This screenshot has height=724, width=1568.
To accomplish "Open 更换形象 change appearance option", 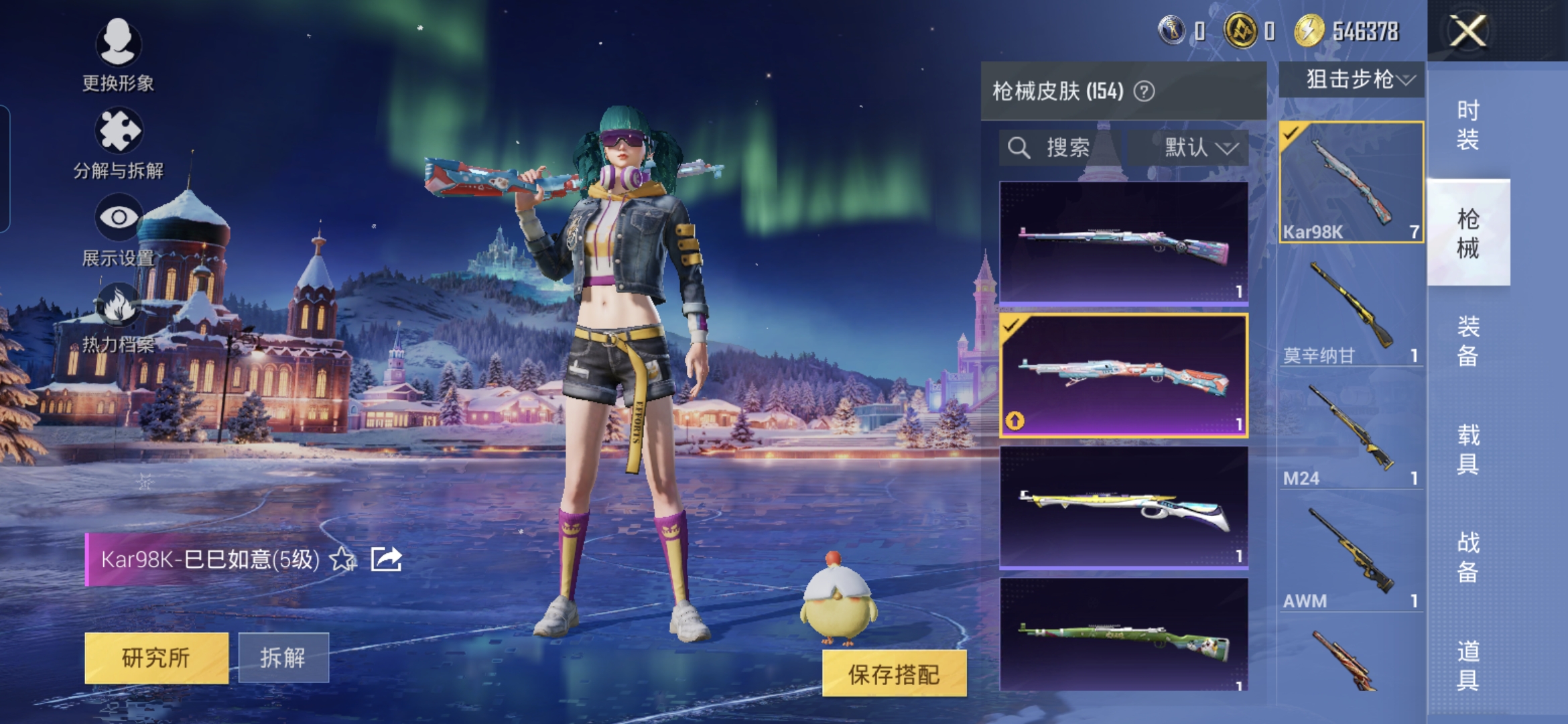I will tap(118, 54).
